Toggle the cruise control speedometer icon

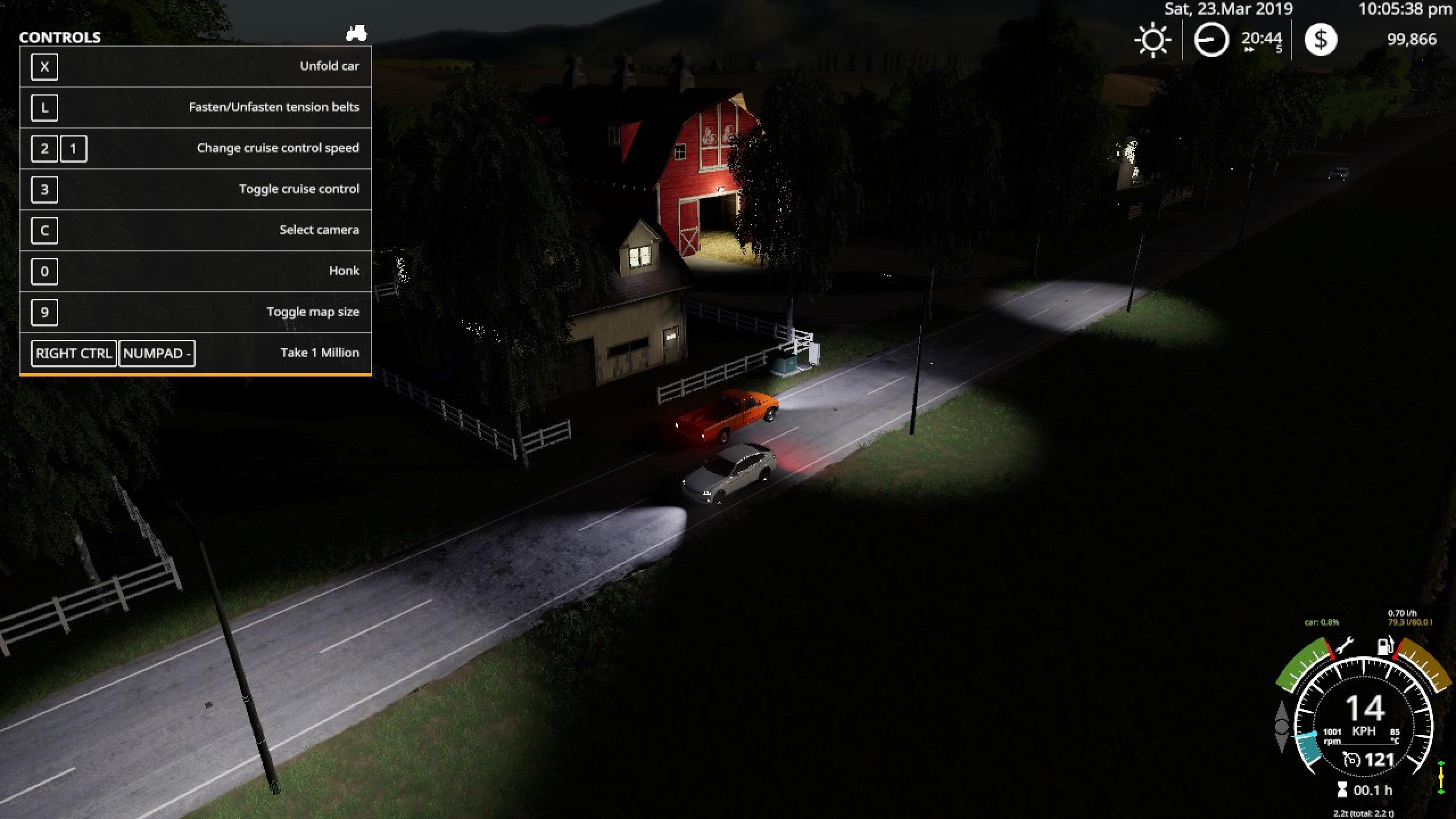(x=1351, y=759)
